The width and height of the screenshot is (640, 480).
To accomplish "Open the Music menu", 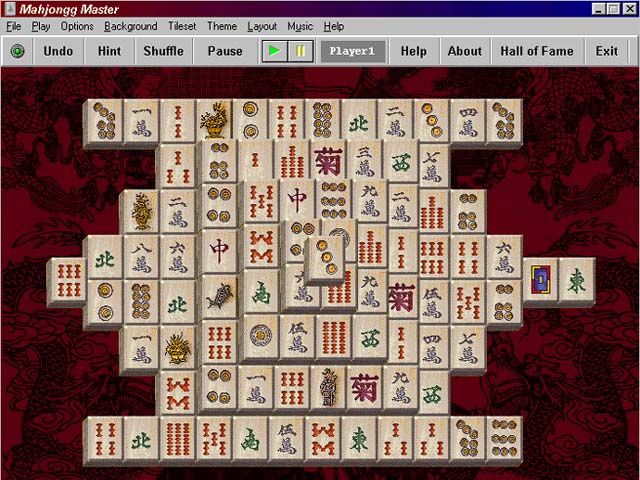I will tap(300, 26).
